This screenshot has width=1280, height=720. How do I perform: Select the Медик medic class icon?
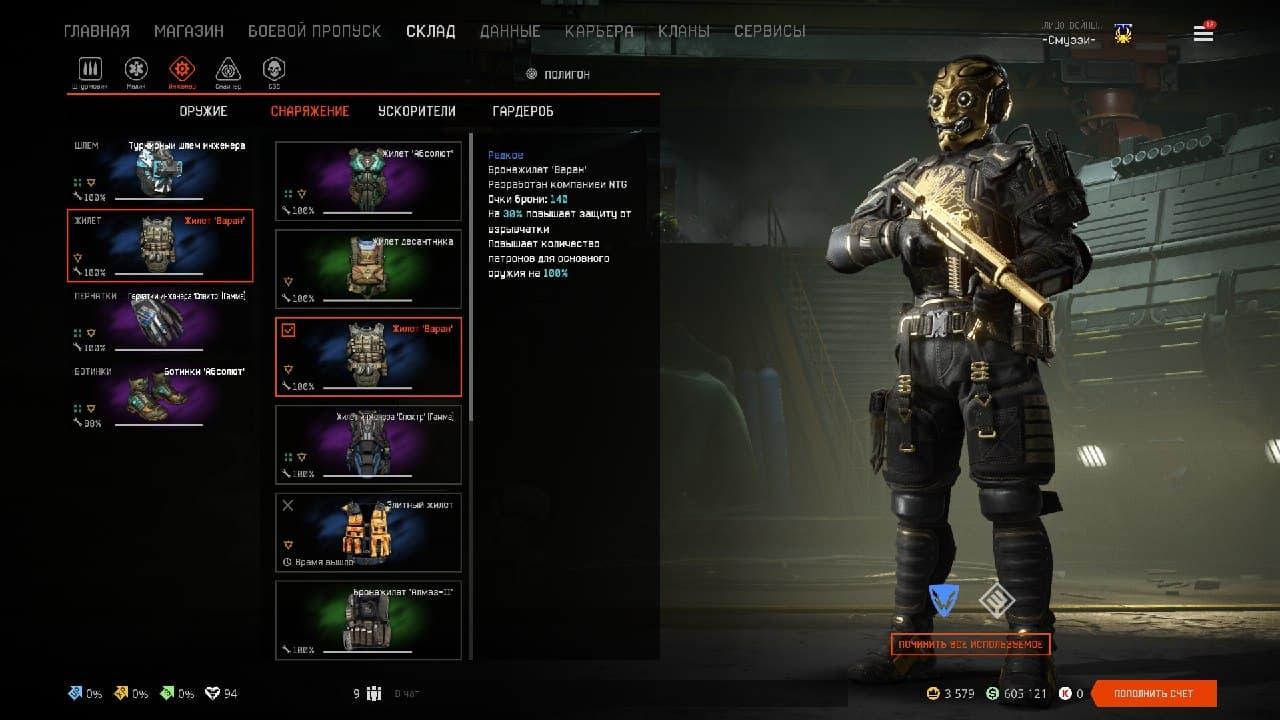click(x=136, y=69)
